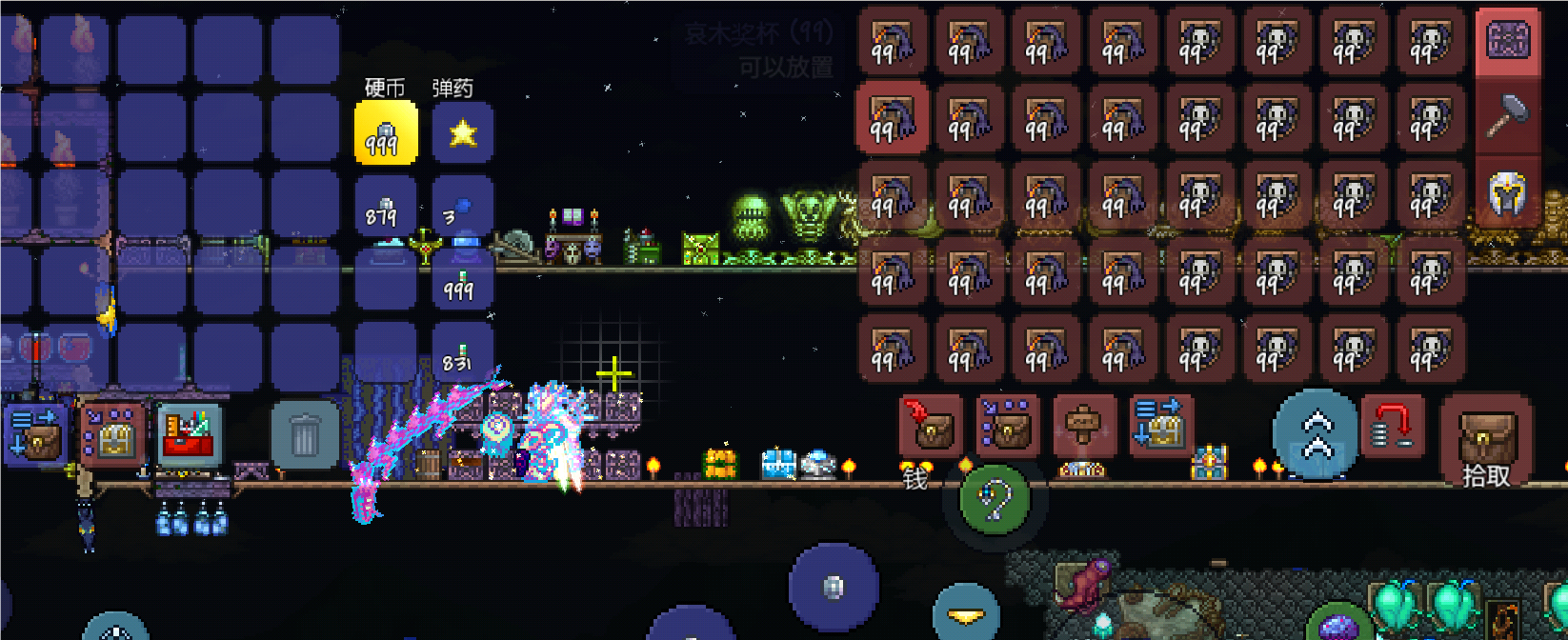Sort chest with the blue arrows chest button
Viewport: 1568px width, 640px height.
tap(1160, 427)
